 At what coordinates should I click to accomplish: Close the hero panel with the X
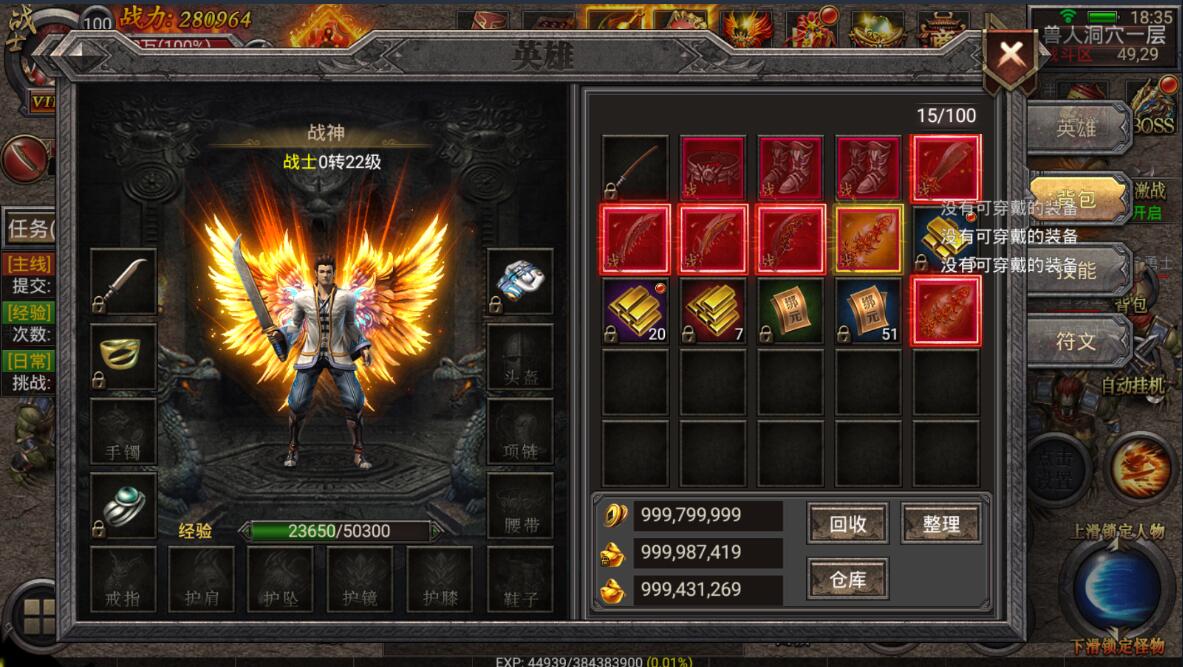tap(1011, 54)
